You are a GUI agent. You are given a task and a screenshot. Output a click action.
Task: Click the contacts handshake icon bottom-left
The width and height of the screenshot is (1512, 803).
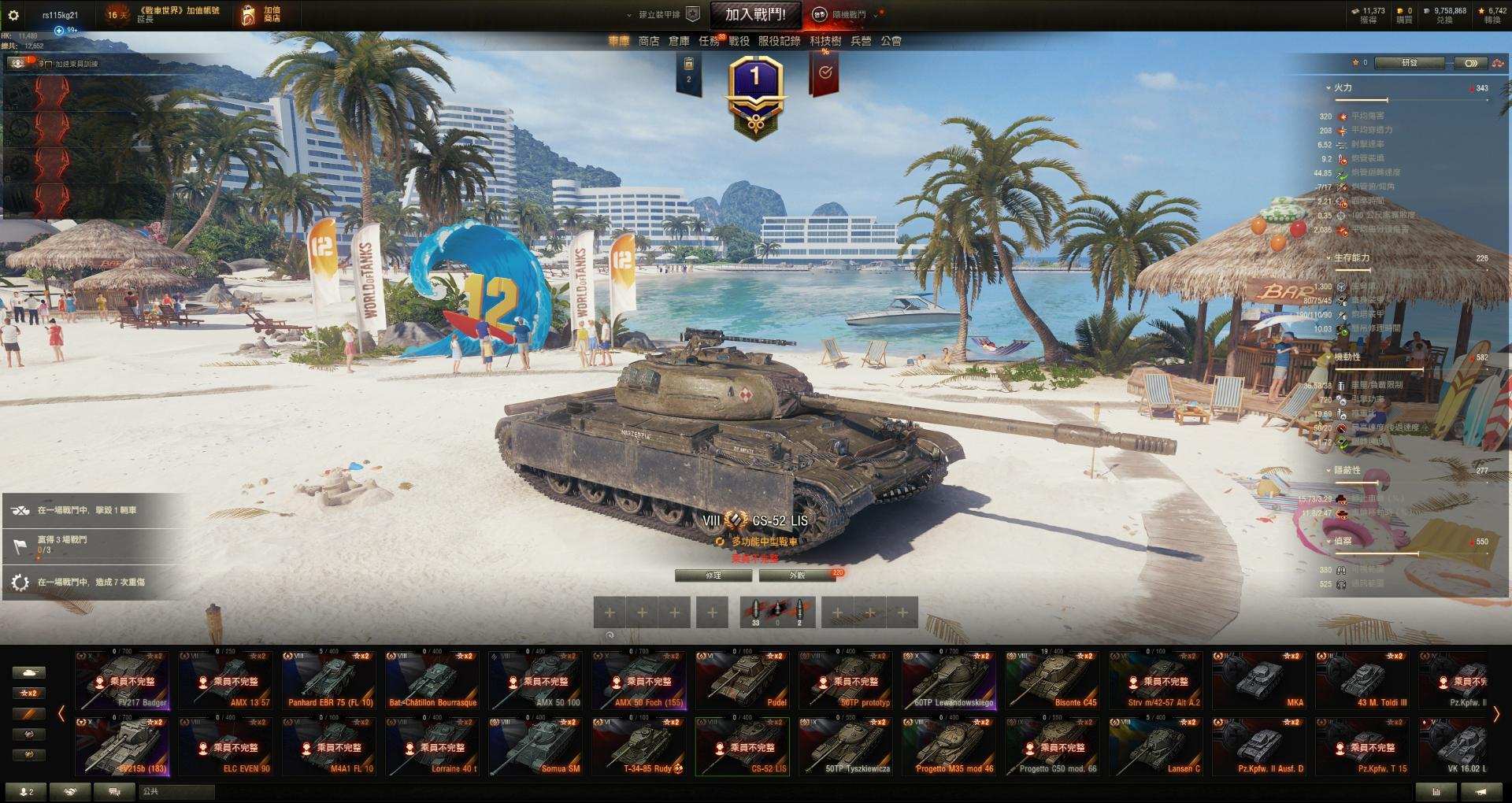coord(70,792)
